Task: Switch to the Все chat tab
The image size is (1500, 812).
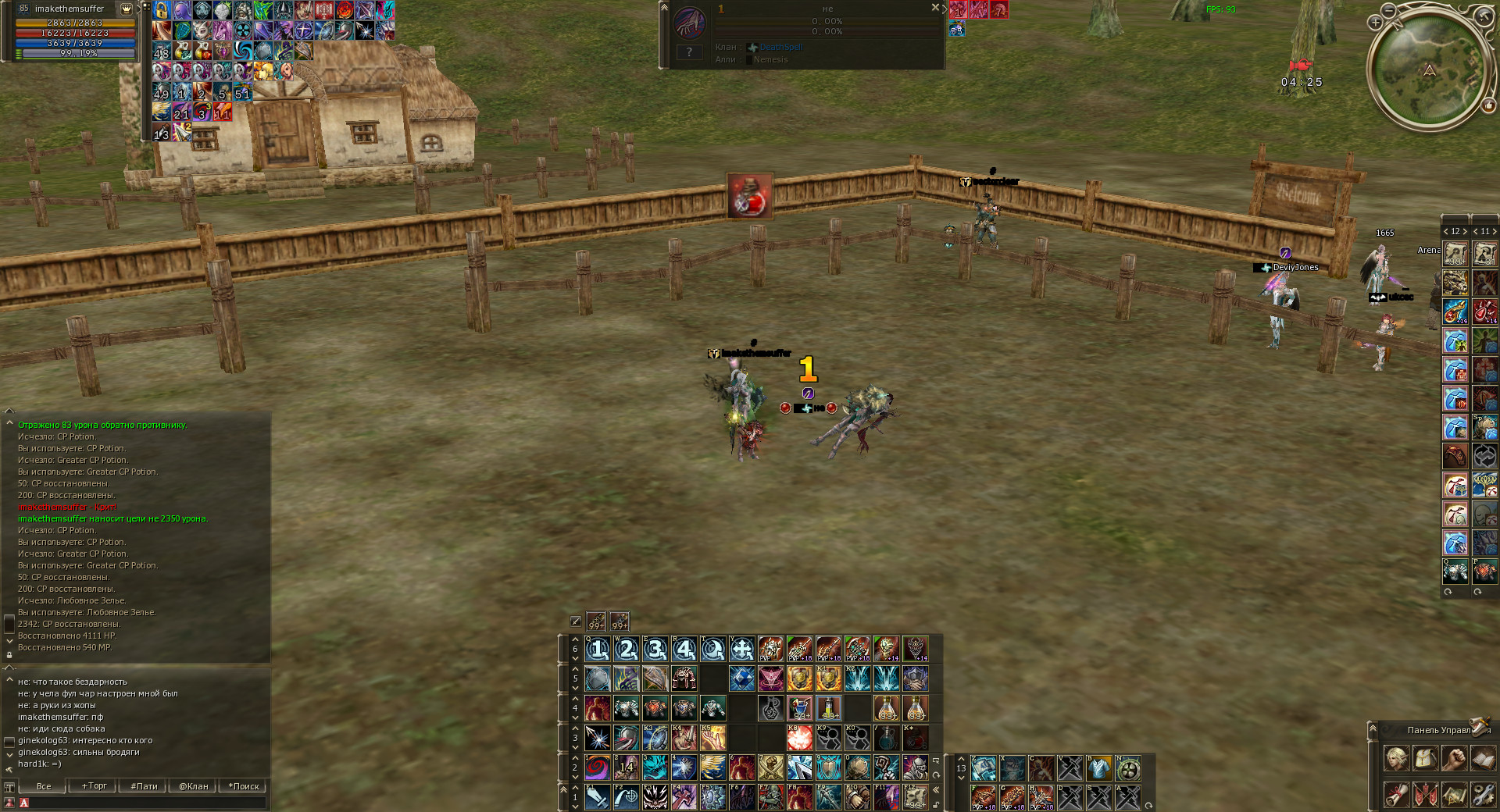Action: coord(43,786)
